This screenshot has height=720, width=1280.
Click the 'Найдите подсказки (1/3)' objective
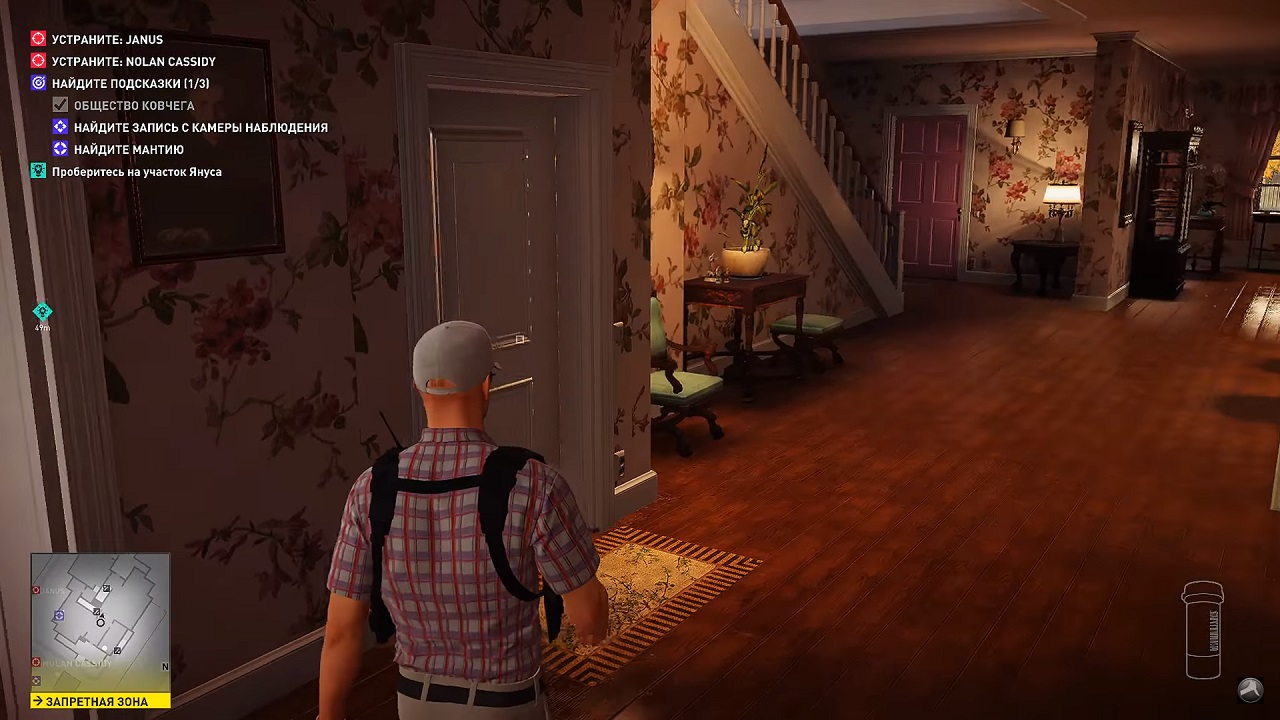pyautogui.click(x=130, y=84)
